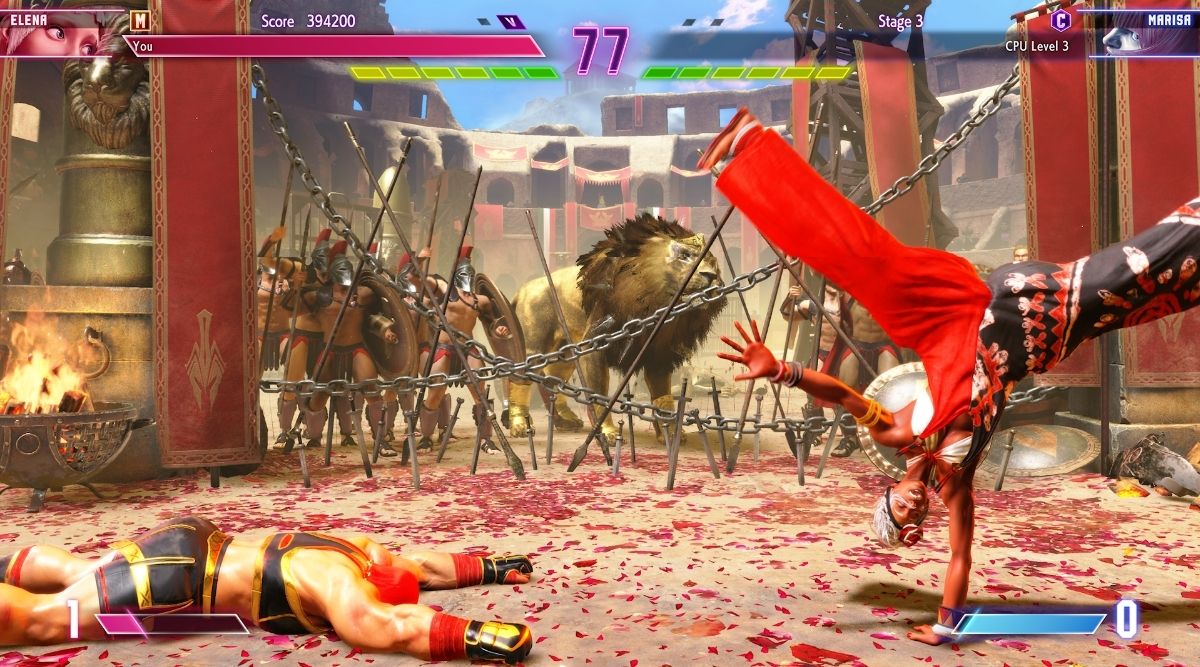Select the purple C control type badge
Viewport: 1200px width, 667px height.
point(1060,20)
